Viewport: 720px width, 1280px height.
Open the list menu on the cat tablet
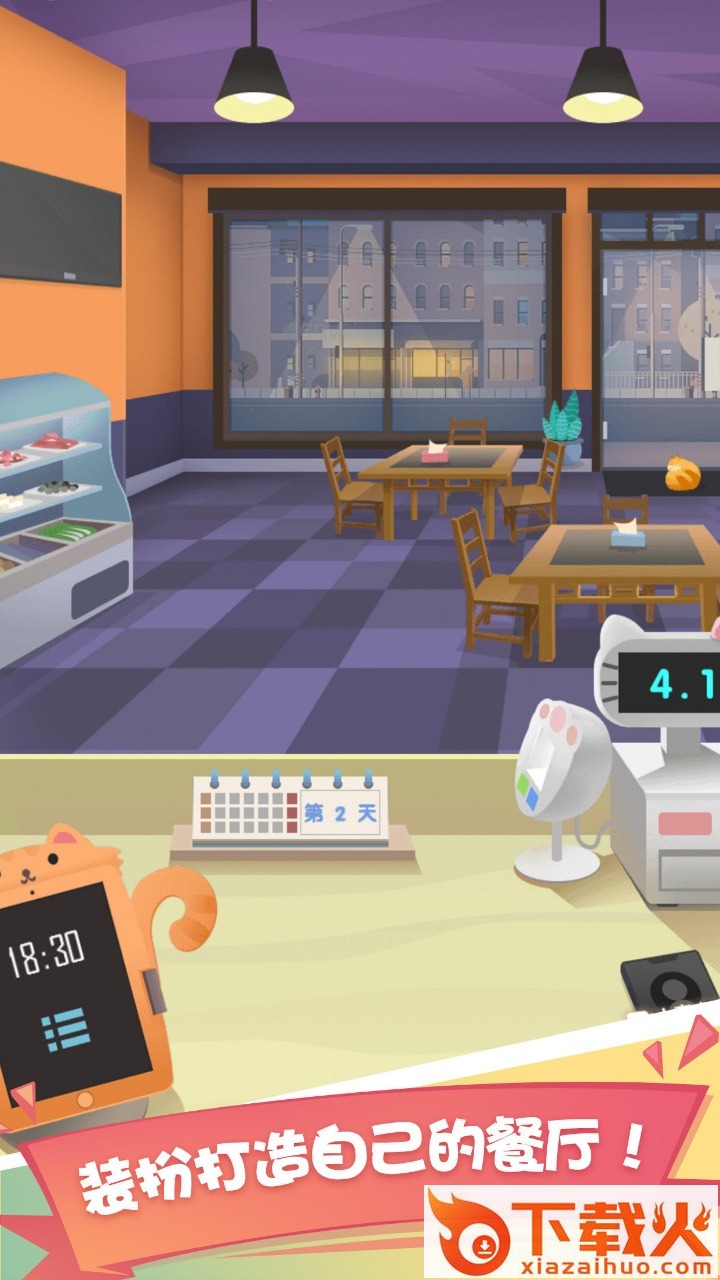[x=66, y=1031]
